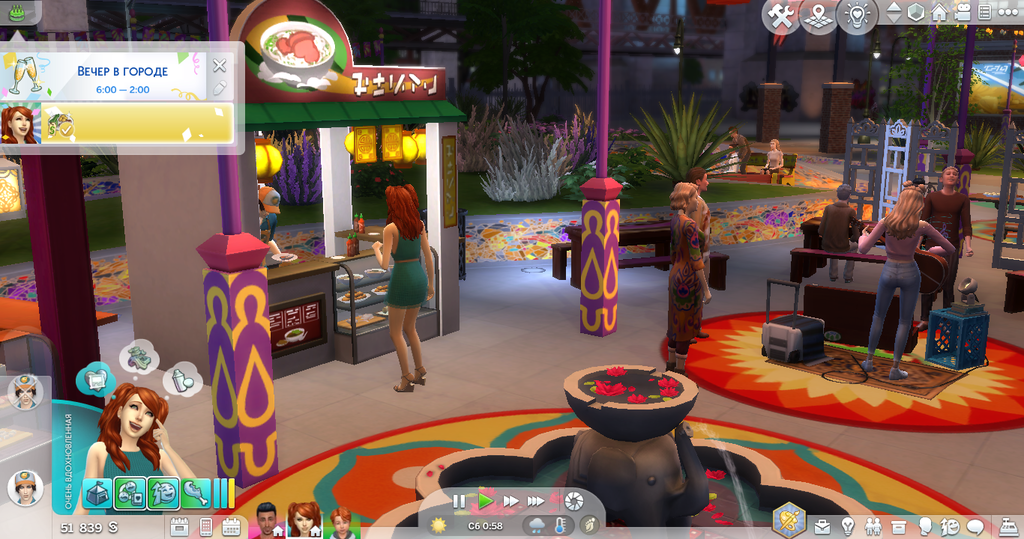Open the Sim inventory box panel
This screenshot has width=1024, height=539.
[x=898, y=526]
